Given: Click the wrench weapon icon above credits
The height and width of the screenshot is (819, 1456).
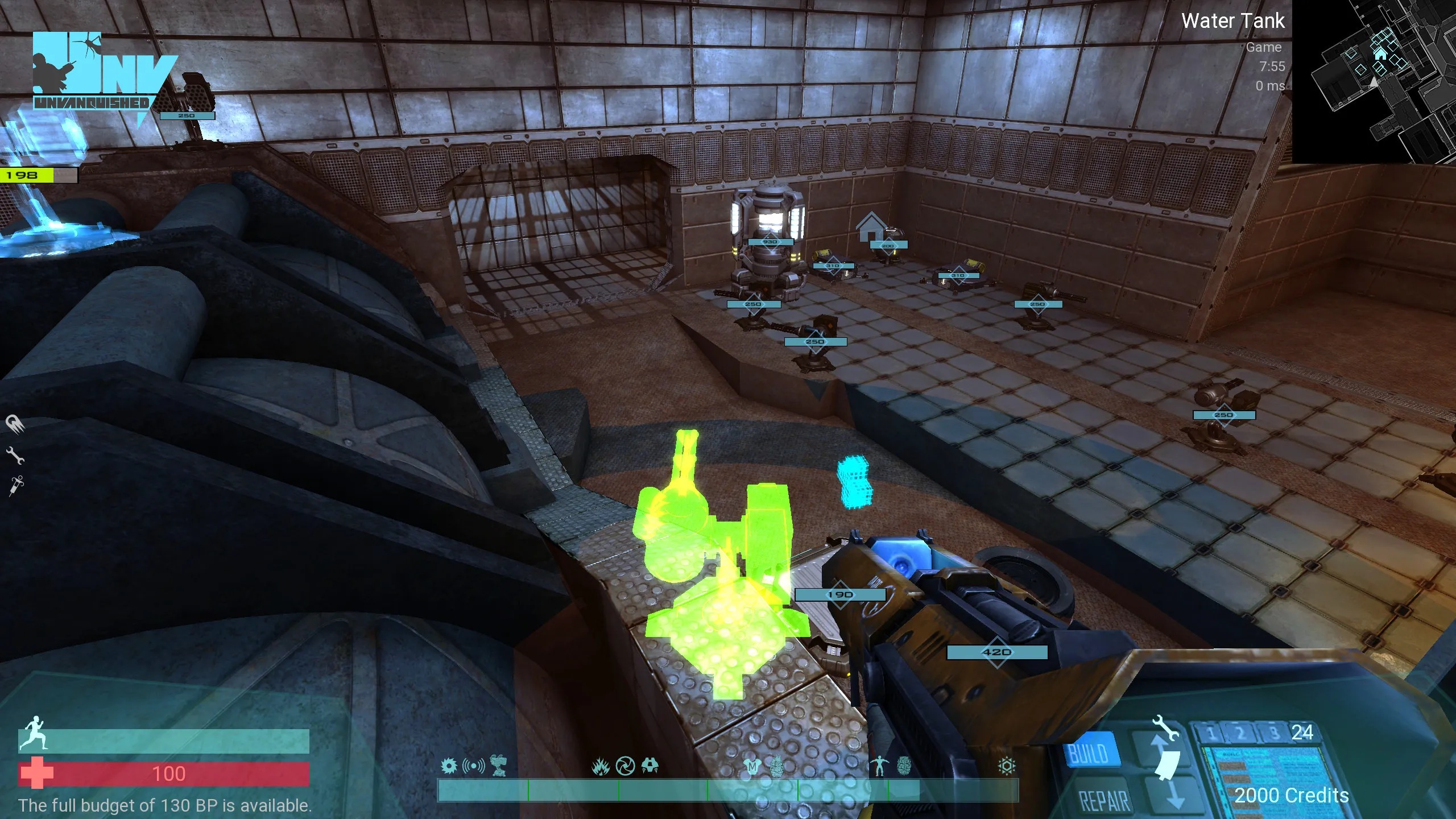Looking at the screenshot, I should (x=1164, y=728).
